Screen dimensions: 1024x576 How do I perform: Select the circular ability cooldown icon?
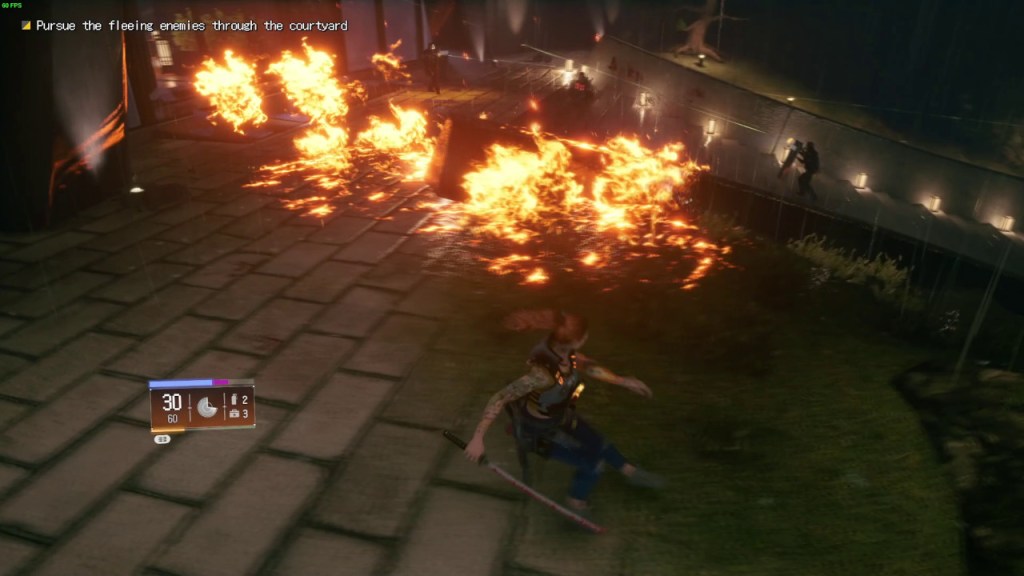click(208, 407)
